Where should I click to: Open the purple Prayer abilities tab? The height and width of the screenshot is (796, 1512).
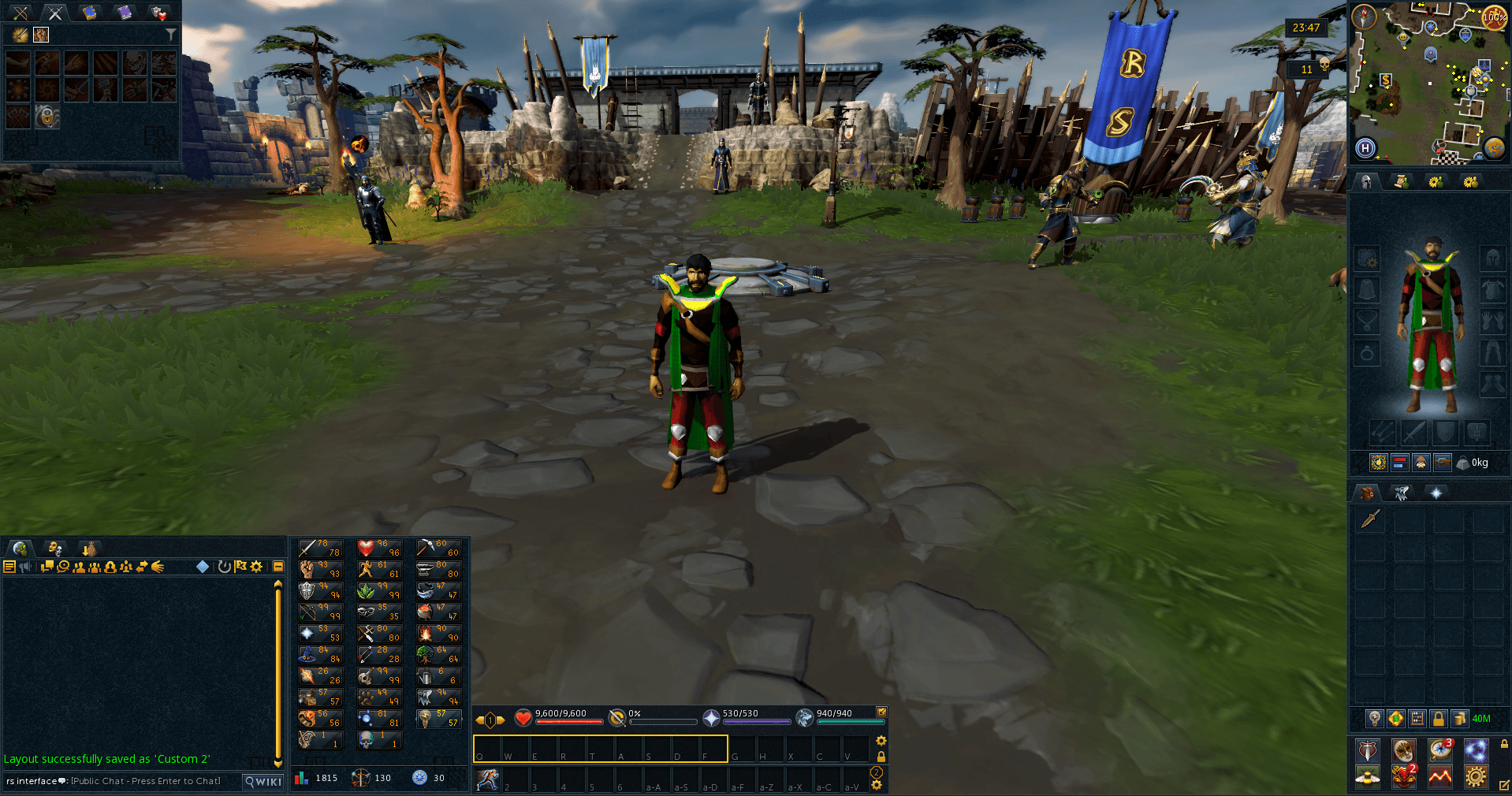pos(125,13)
